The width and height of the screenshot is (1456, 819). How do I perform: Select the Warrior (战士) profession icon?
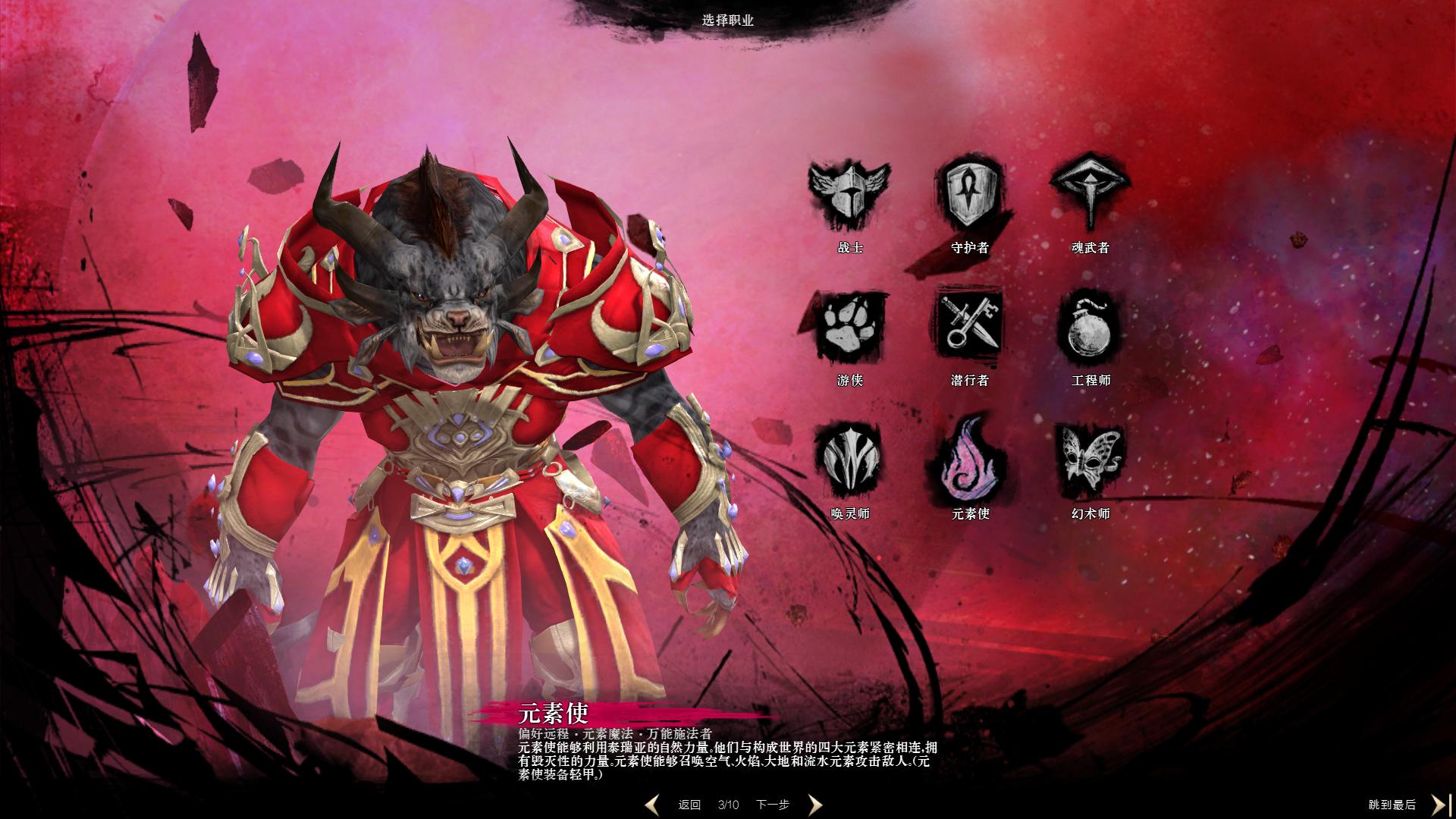[x=849, y=194]
